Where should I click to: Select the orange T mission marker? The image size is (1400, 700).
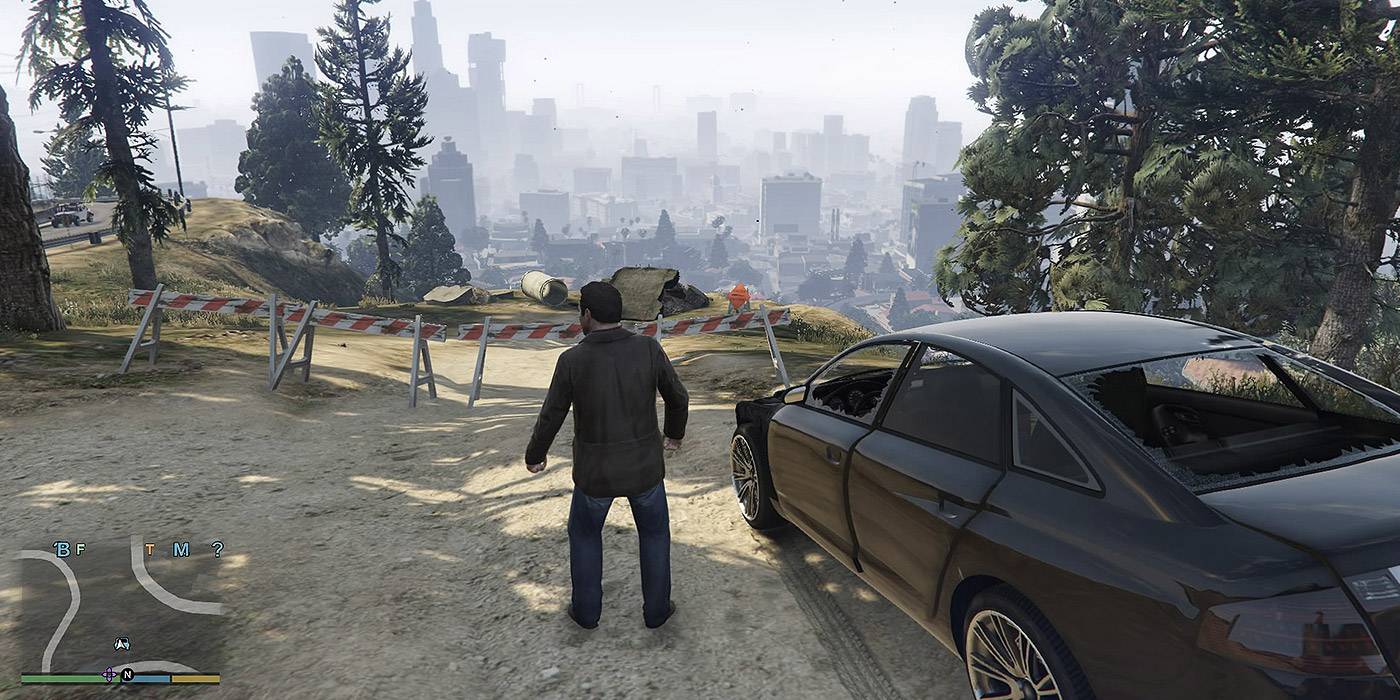click(150, 549)
